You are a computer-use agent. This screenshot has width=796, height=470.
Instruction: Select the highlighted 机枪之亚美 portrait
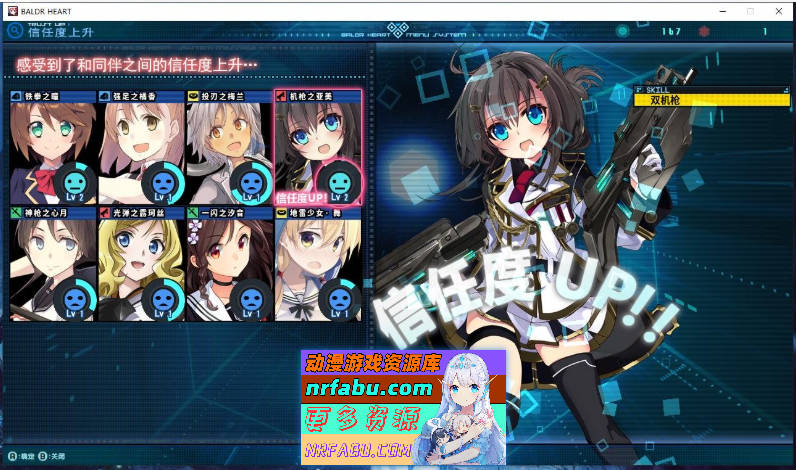point(317,148)
